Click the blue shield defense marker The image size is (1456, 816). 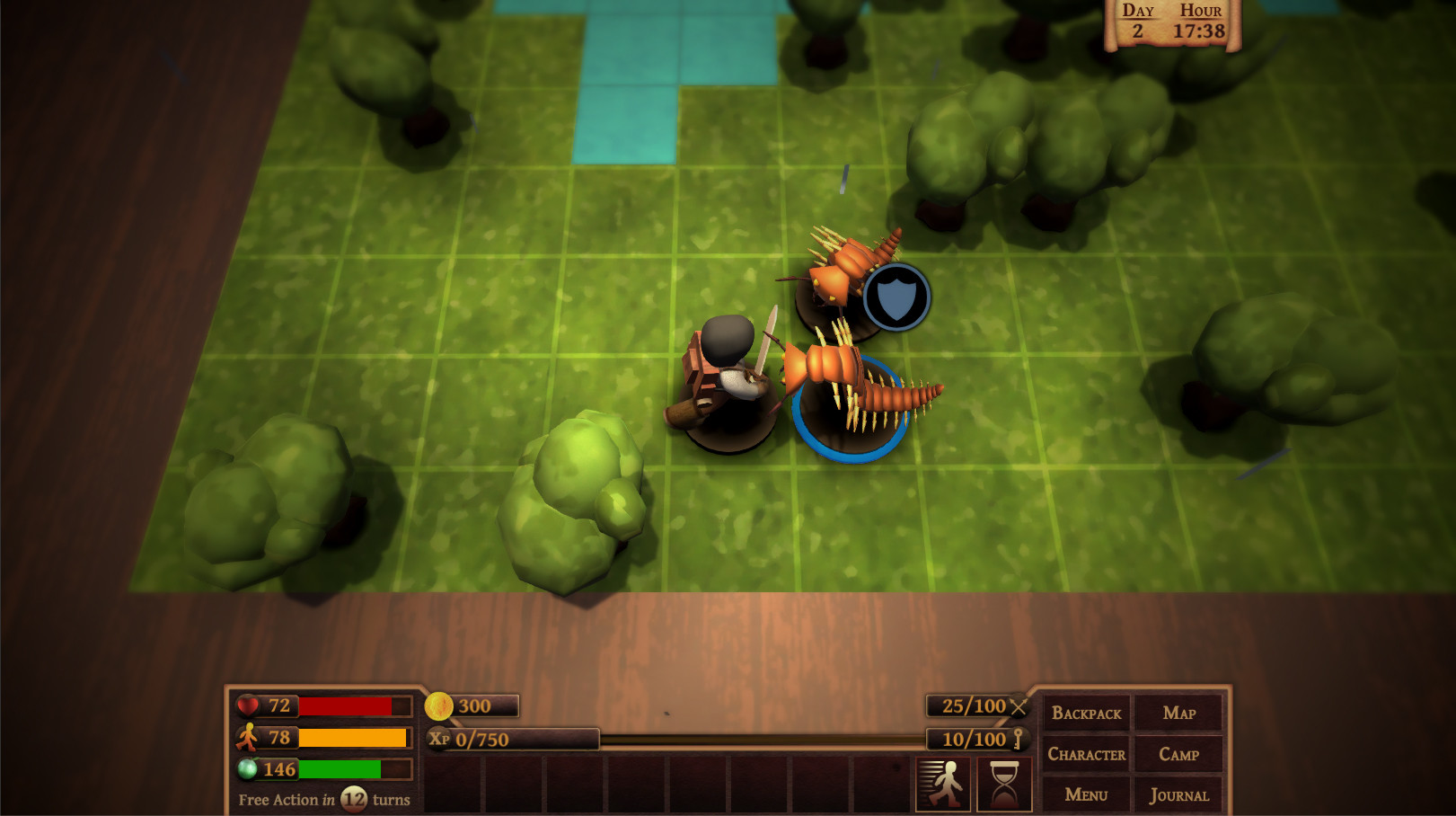pyautogui.click(x=896, y=297)
